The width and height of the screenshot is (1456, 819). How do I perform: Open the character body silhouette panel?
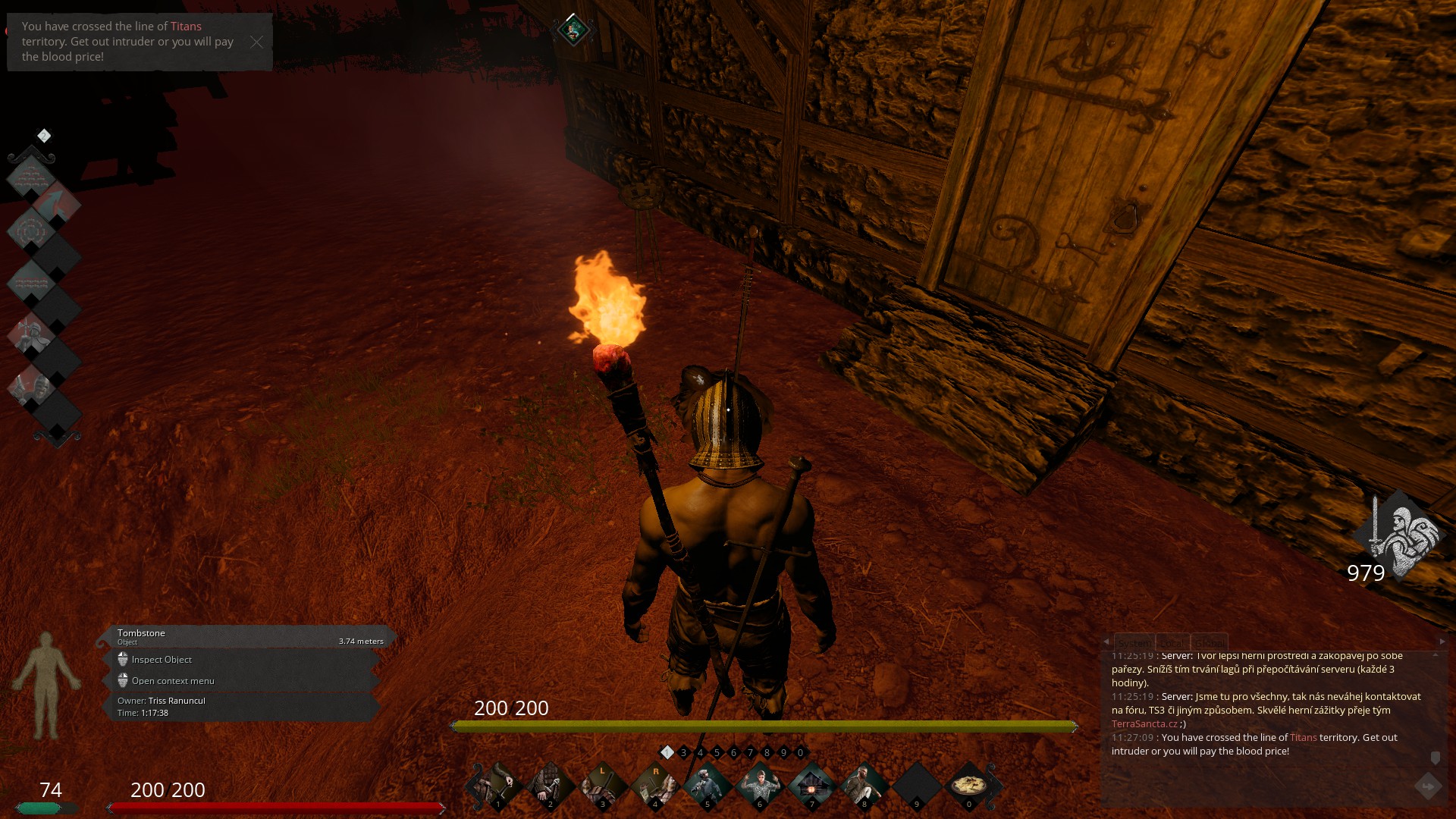[47, 685]
